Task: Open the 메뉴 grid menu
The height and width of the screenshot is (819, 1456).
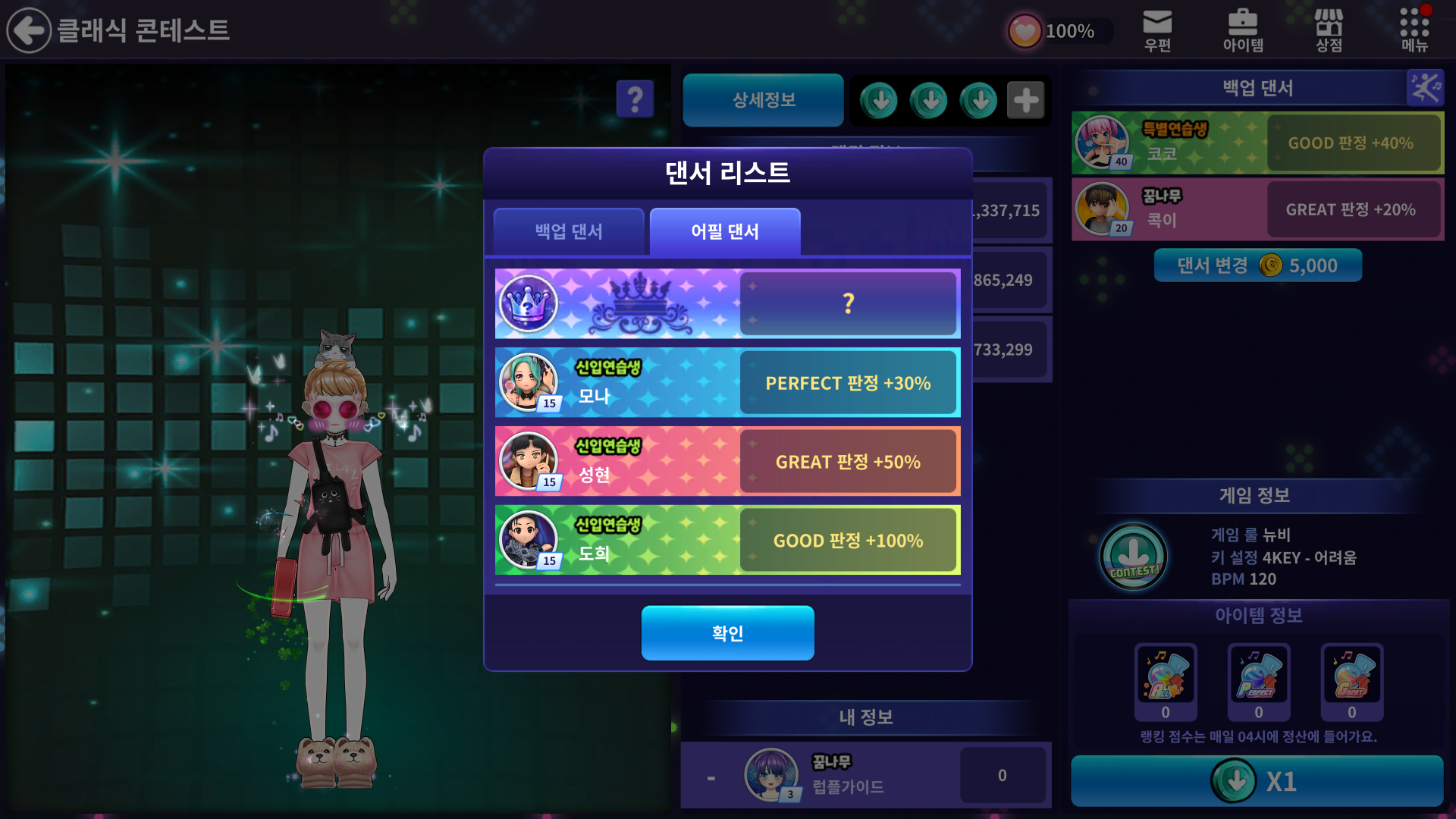Action: tap(1414, 30)
